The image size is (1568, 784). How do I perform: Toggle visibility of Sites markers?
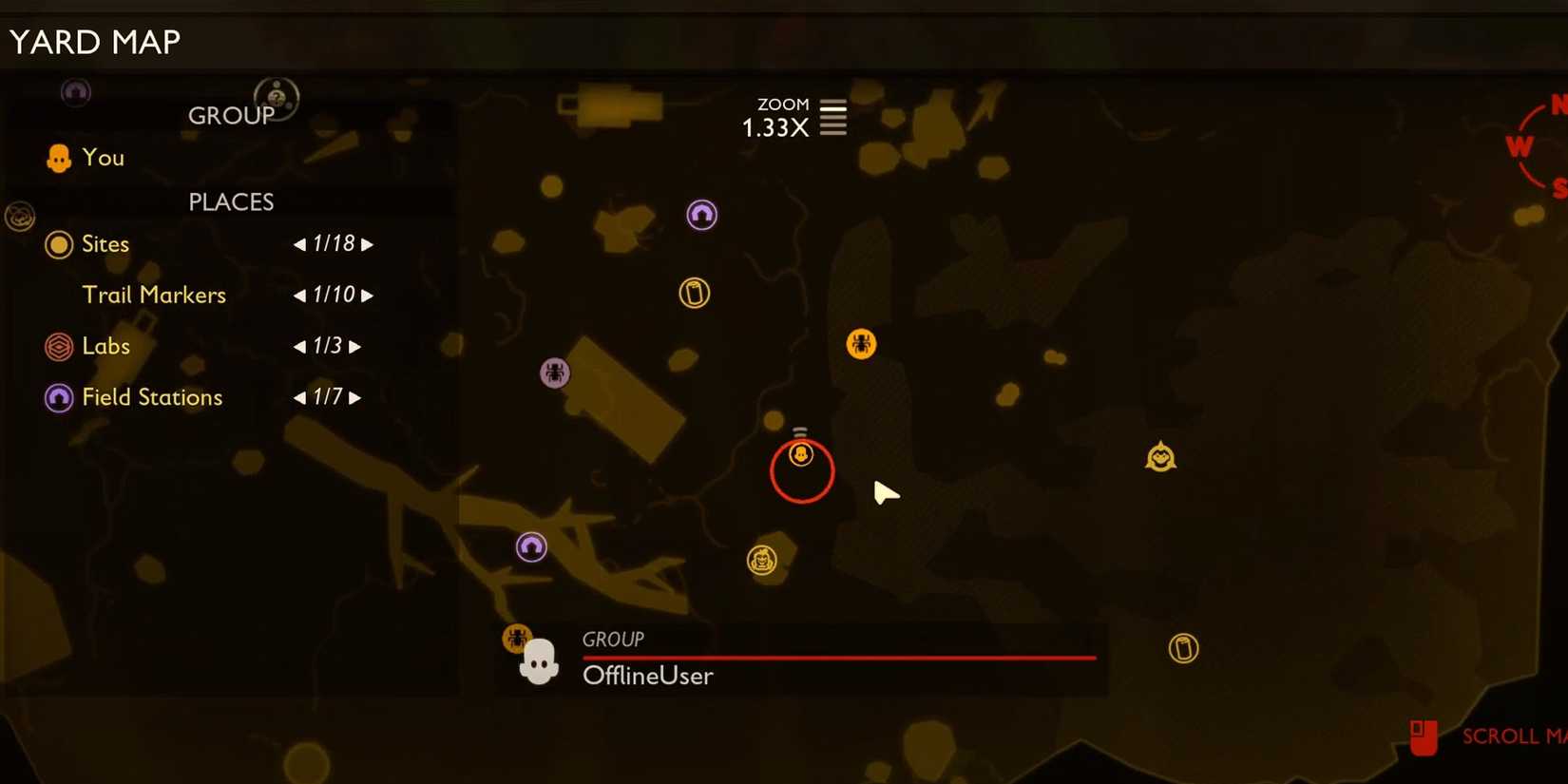coord(59,244)
